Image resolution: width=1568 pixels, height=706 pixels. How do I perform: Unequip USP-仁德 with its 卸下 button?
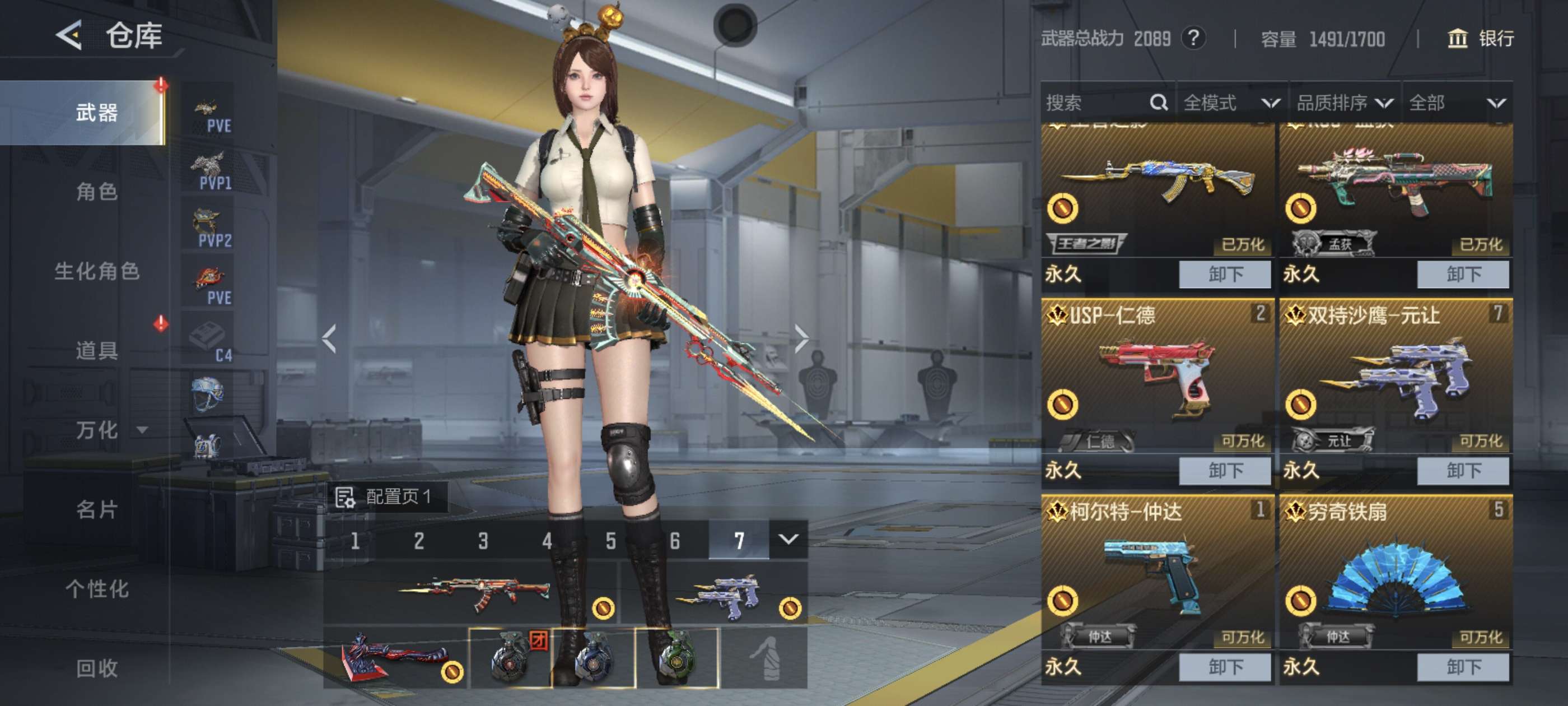(1224, 470)
